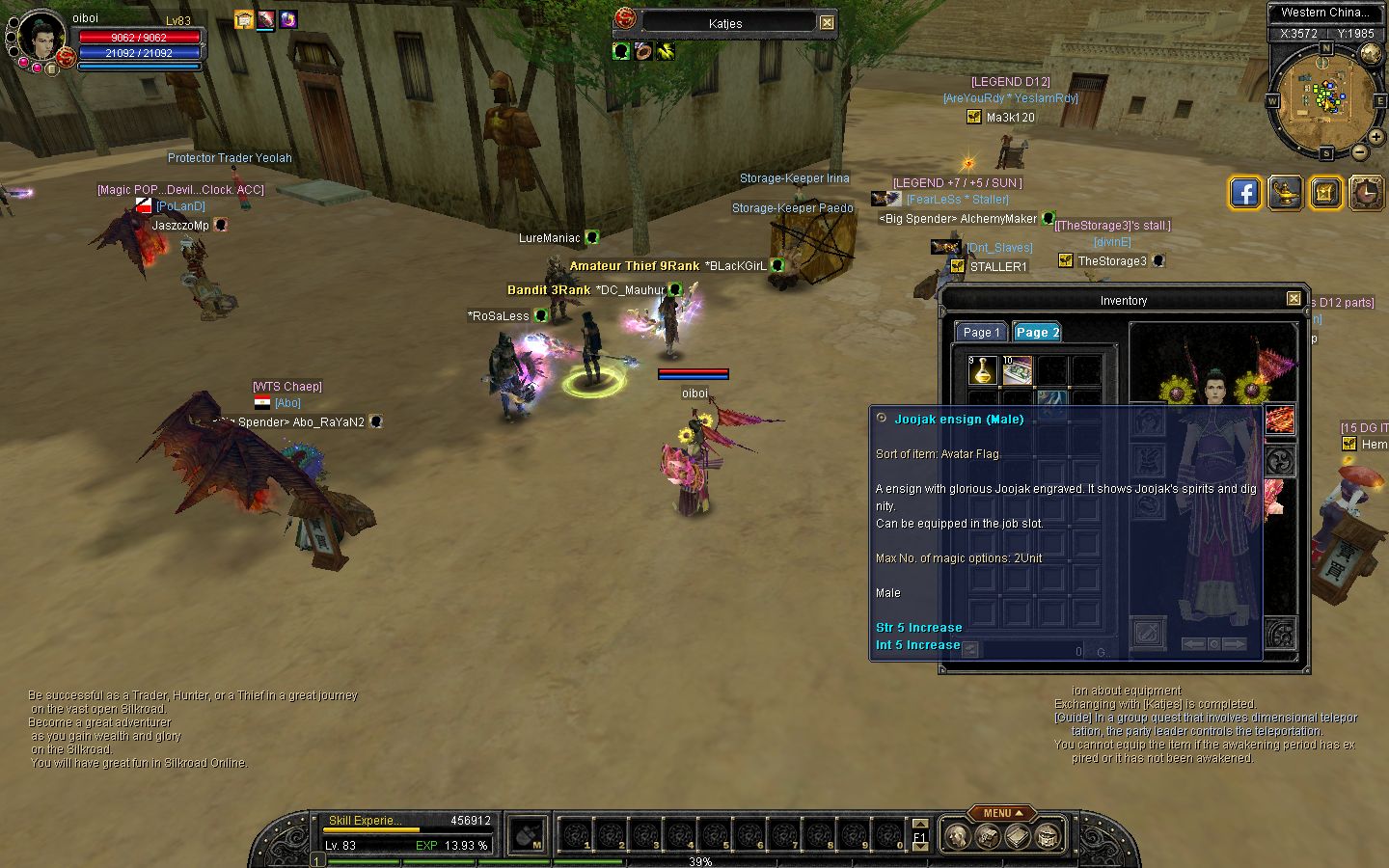Open the golden treasure chest icon
The width and height of the screenshot is (1389, 868).
(x=1325, y=193)
